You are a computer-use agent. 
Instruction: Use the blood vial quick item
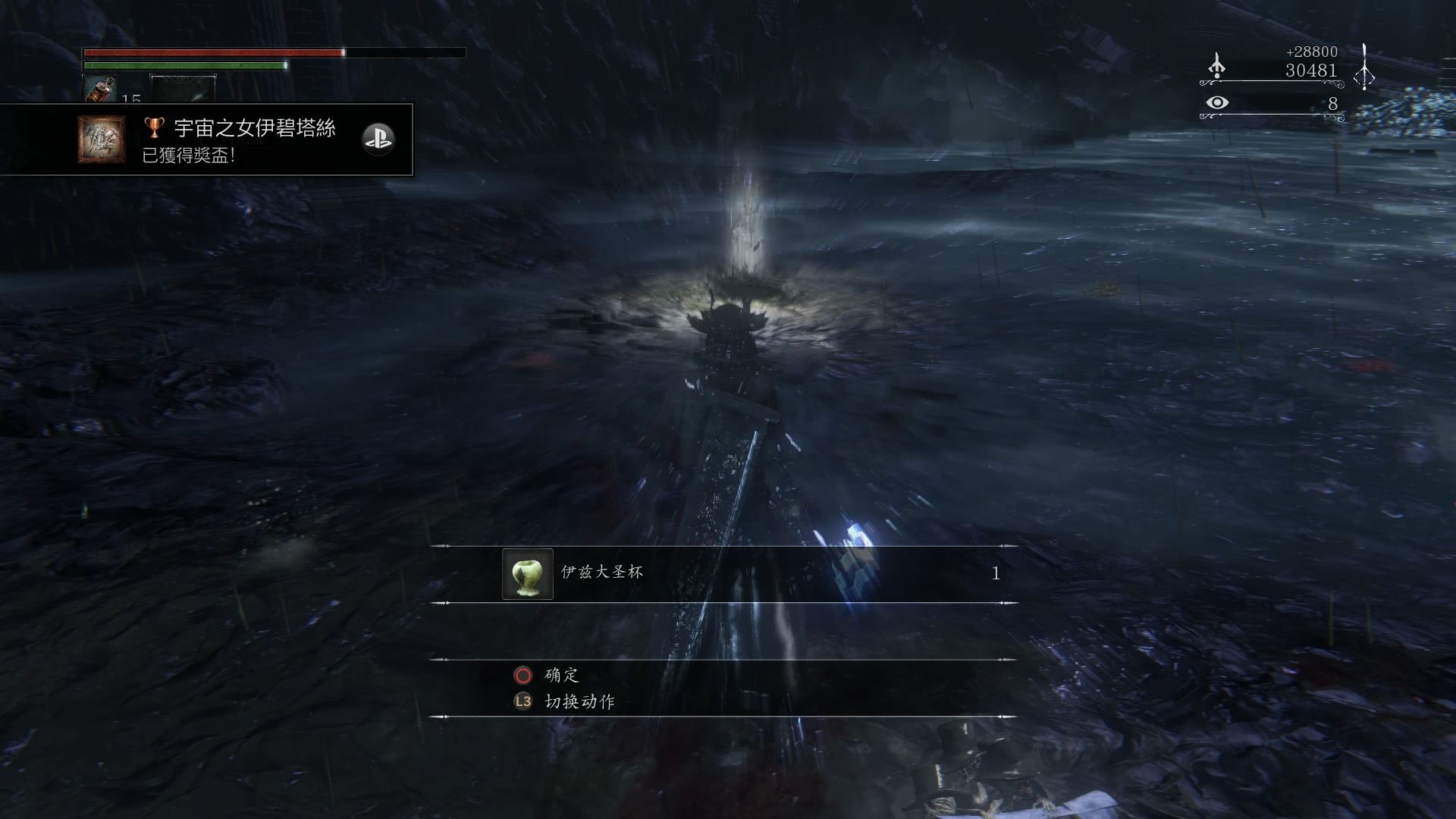tap(99, 89)
